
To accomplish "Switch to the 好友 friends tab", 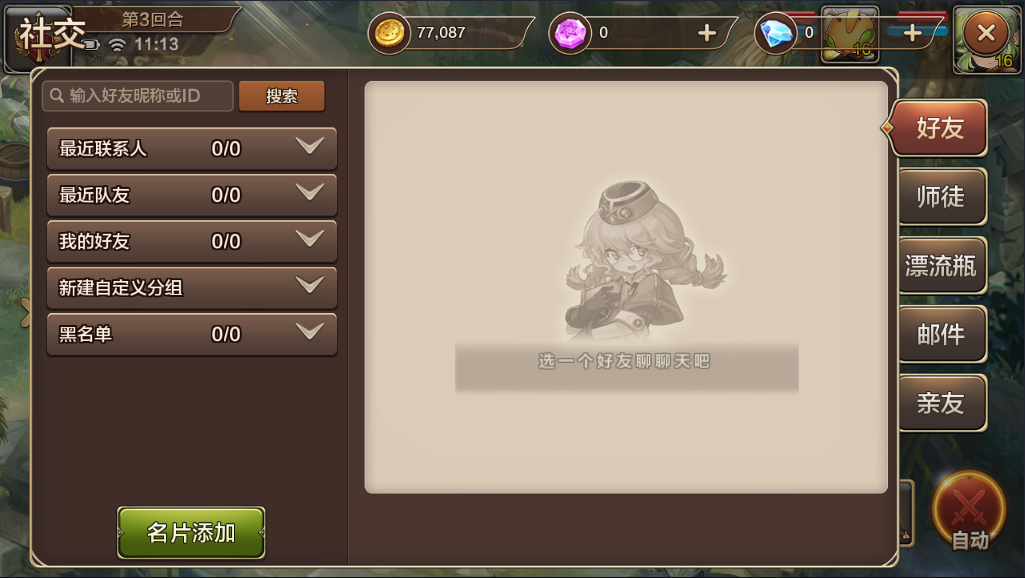I will pyautogui.click(x=940, y=128).
